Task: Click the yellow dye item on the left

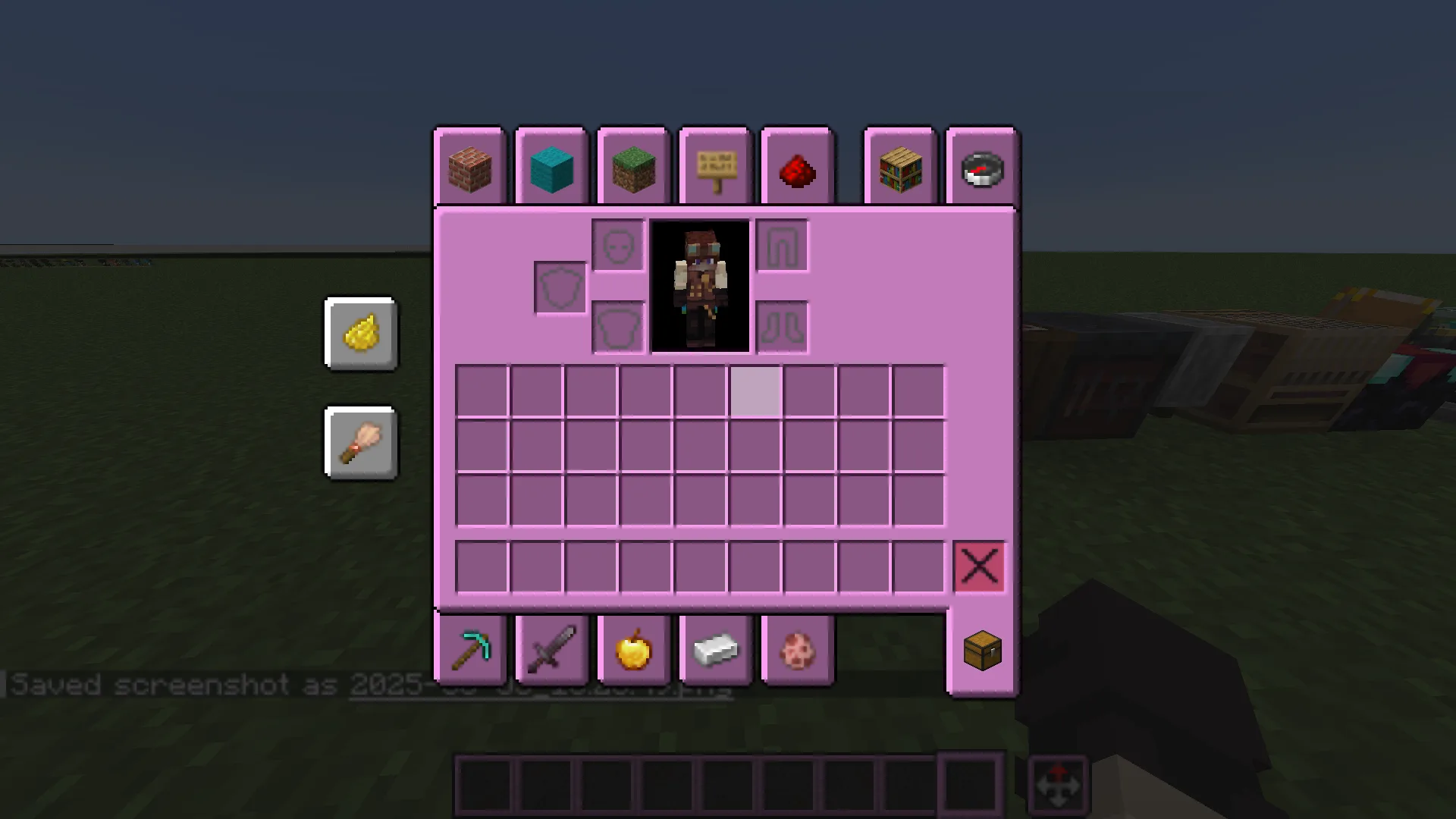Action: (x=361, y=334)
